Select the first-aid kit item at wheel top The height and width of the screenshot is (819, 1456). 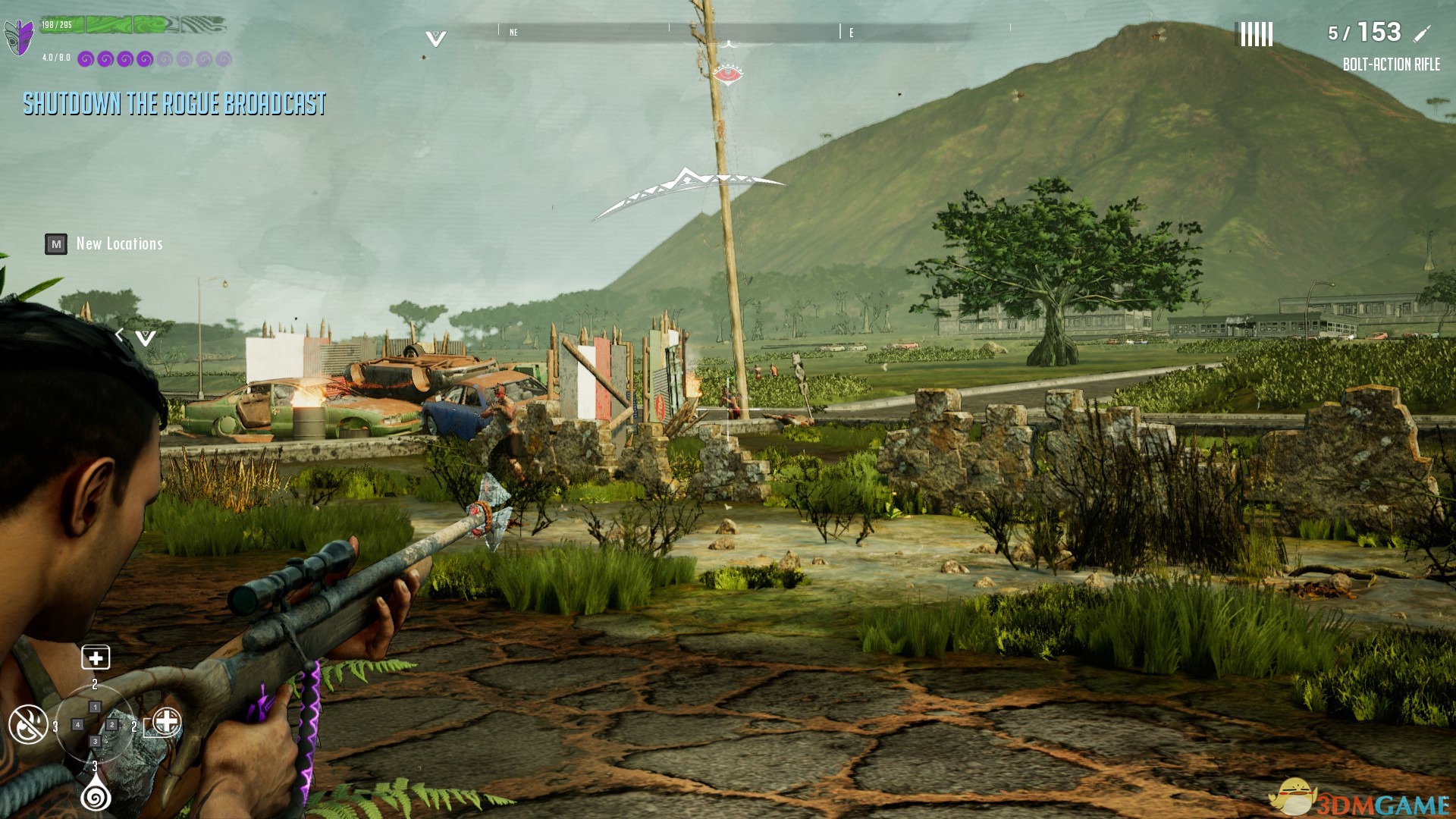click(96, 657)
